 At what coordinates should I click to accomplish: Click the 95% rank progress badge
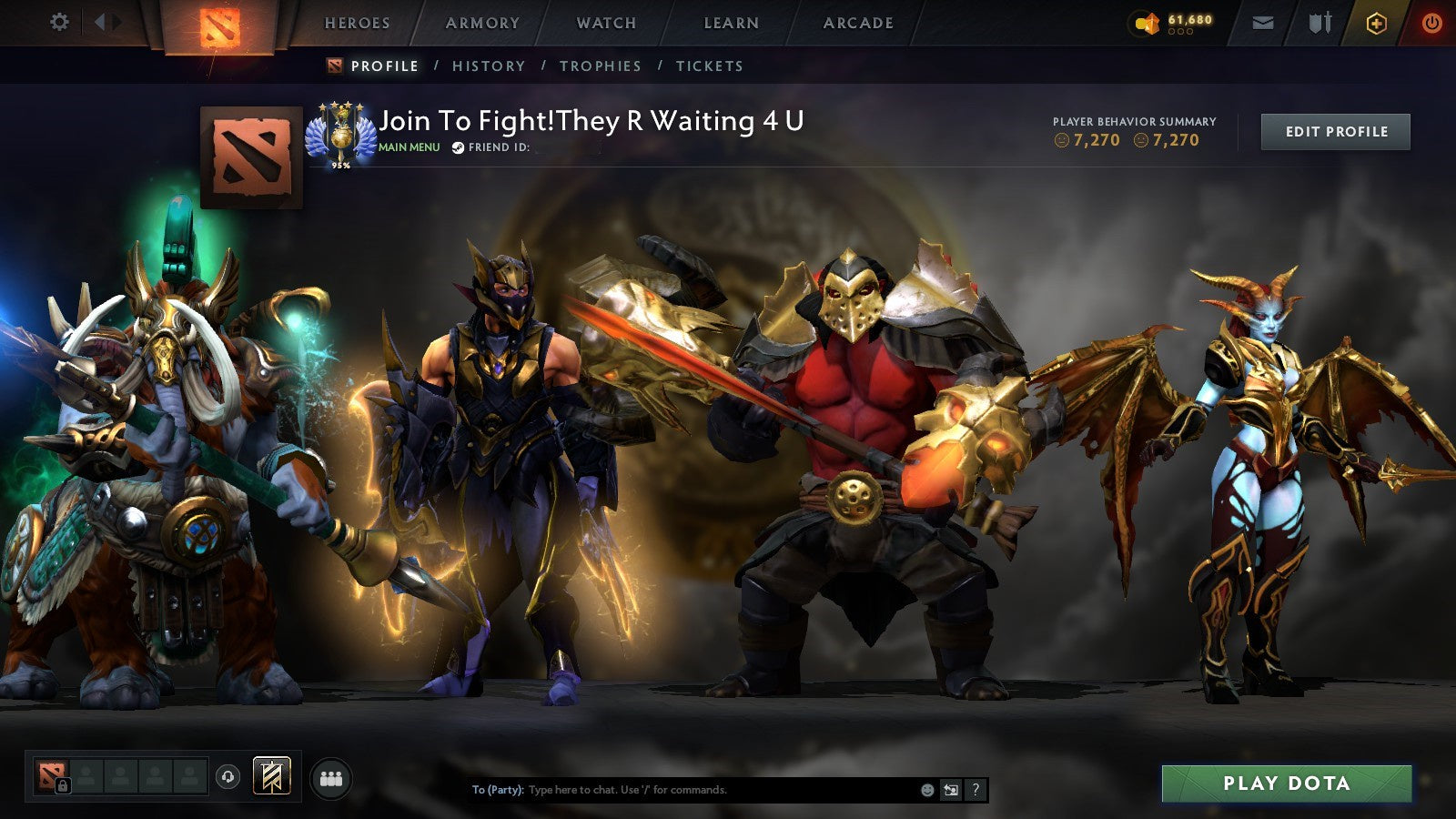point(341,164)
